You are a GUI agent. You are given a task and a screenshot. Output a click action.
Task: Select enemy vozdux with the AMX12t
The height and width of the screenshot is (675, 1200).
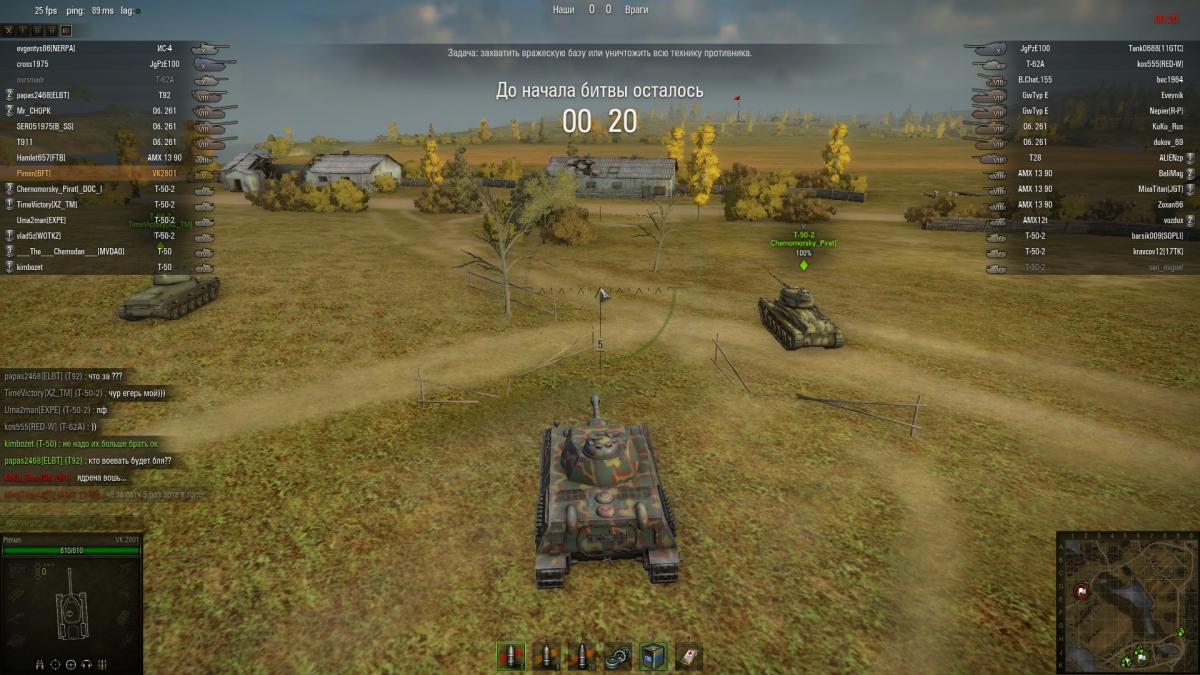(1172, 220)
